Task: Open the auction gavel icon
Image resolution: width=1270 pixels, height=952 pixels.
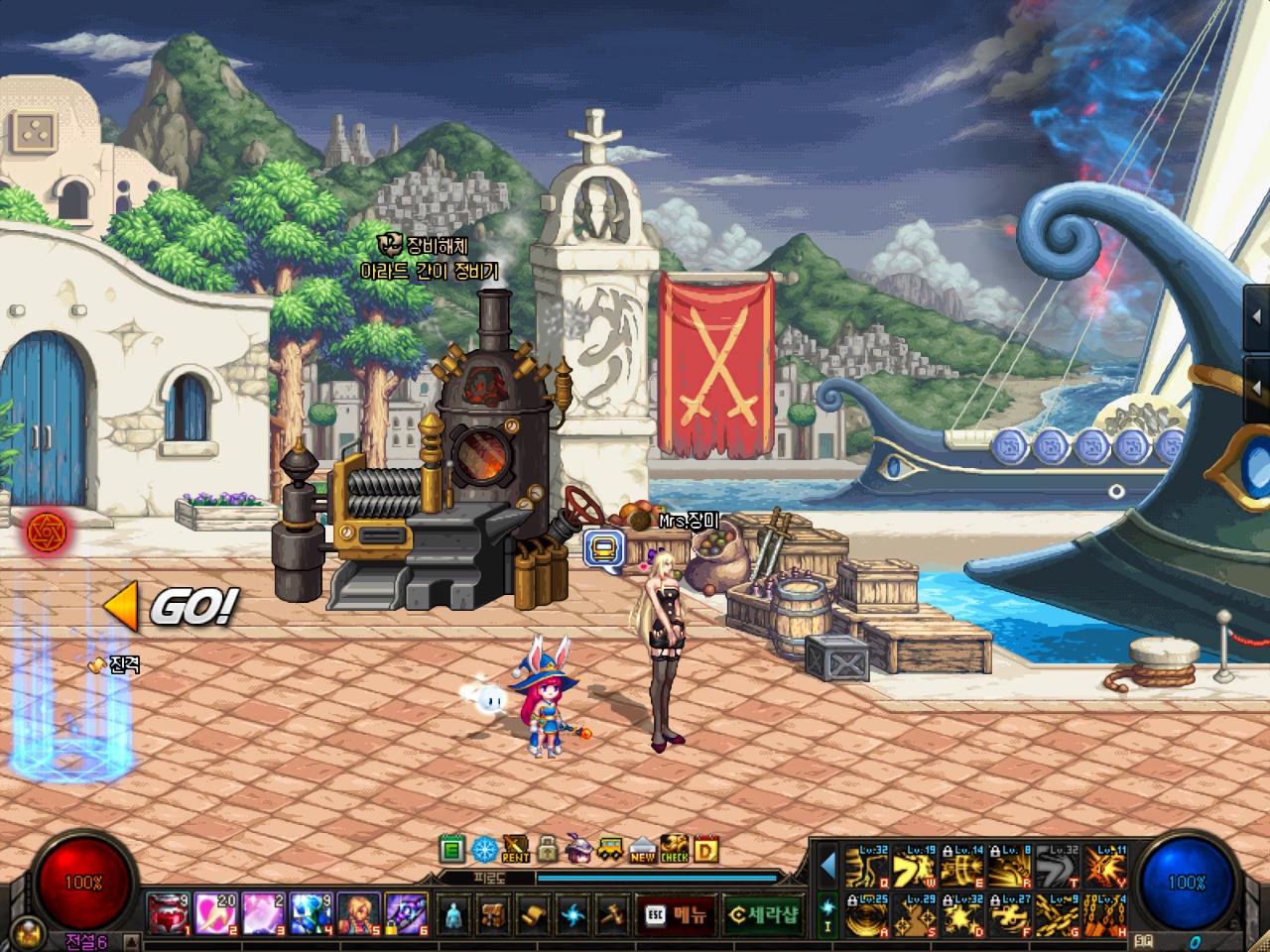Action: coord(612,914)
